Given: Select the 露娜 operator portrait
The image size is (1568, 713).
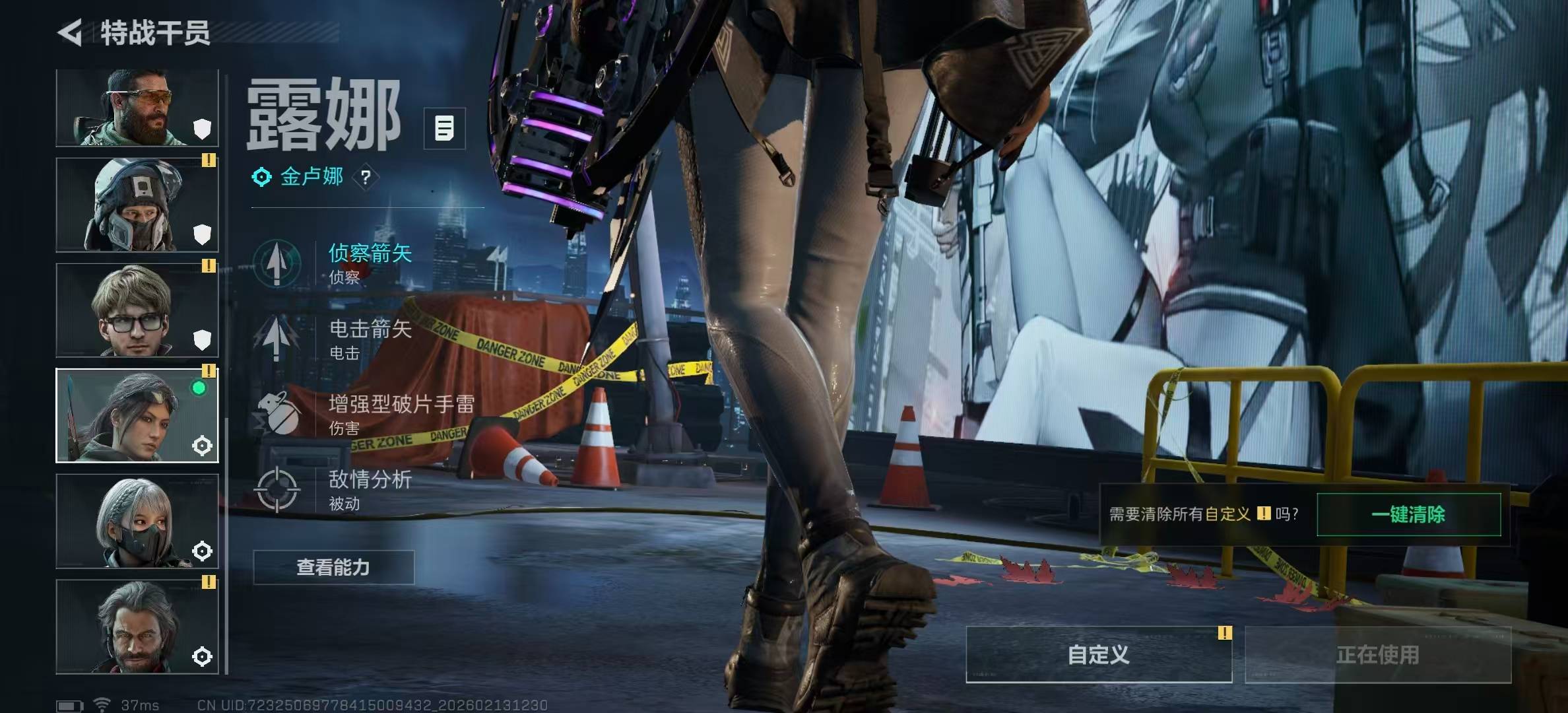Looking at the screenshot, I should (137, 415).
